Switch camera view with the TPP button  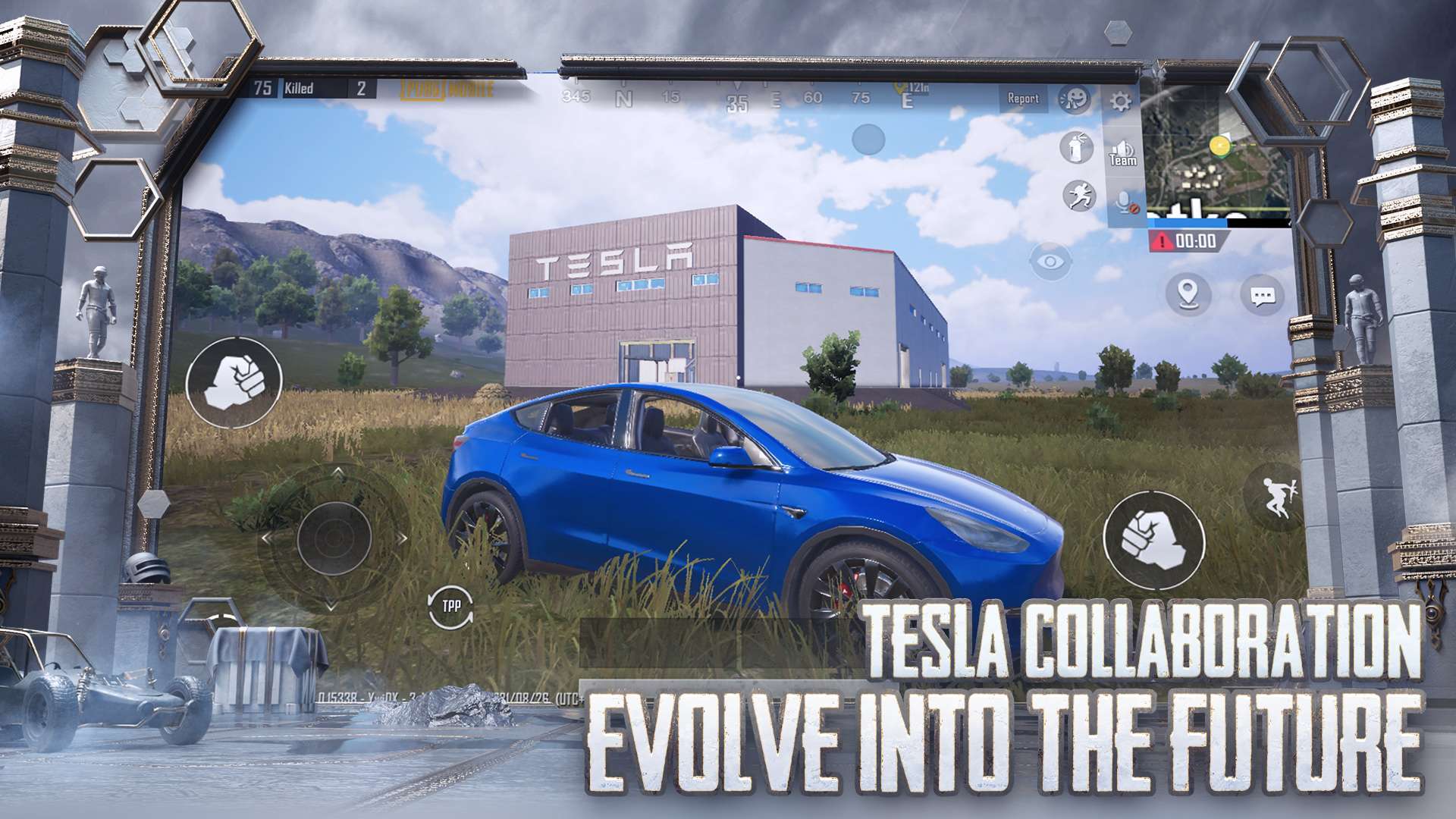pos(450,606)
